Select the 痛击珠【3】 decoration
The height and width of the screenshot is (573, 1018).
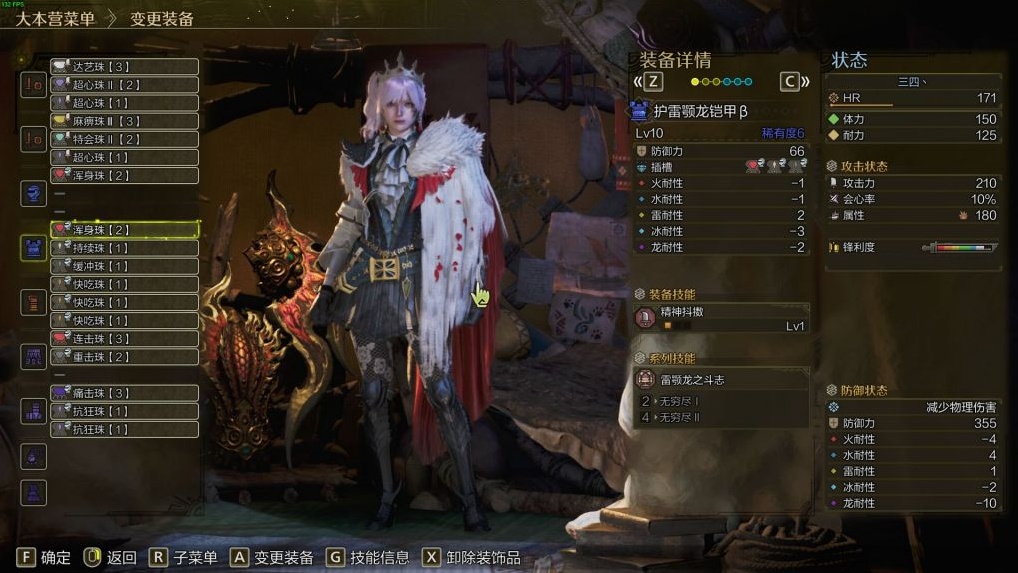tap(124, 393)
